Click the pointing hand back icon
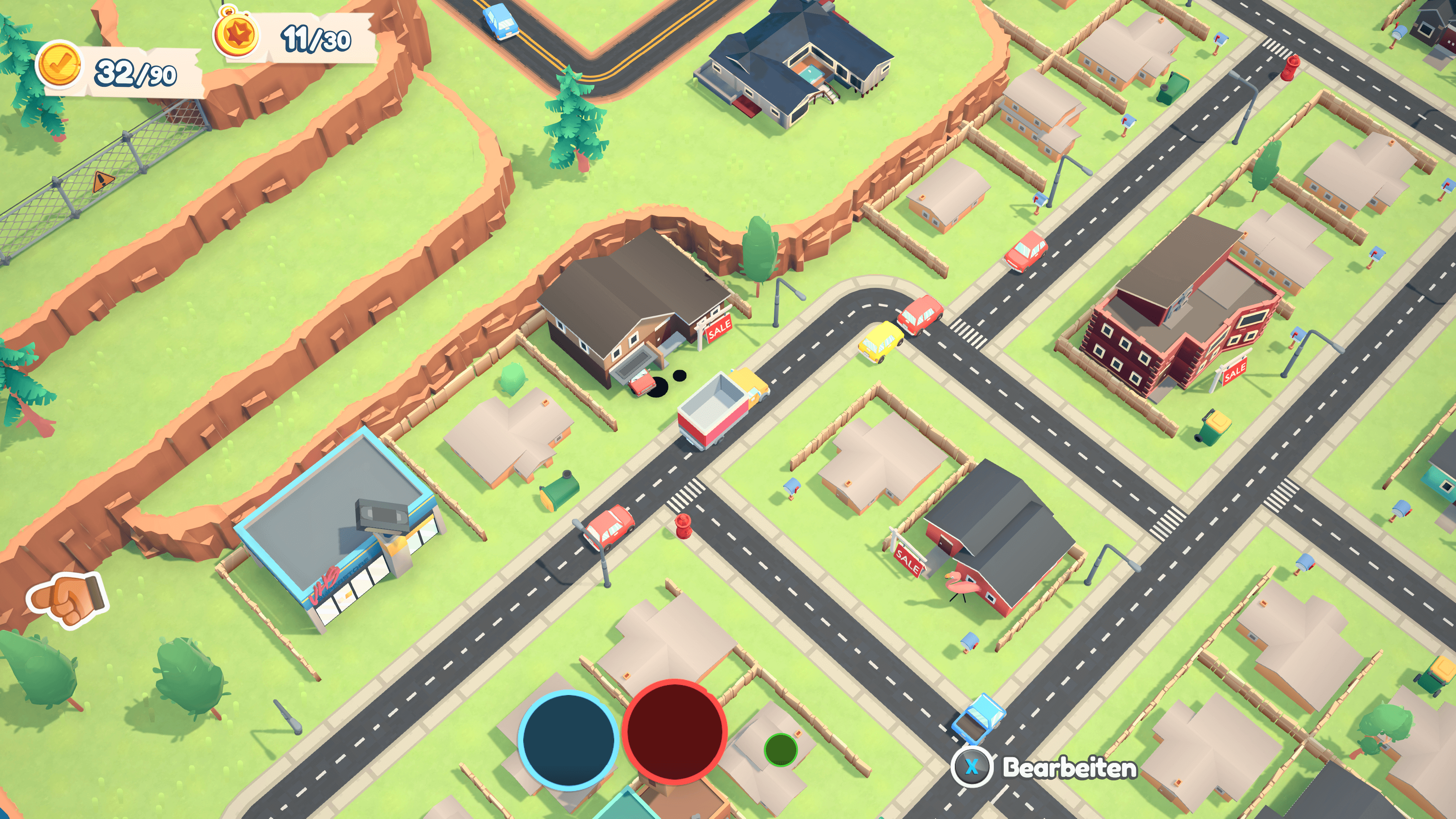This screenshot has height=819, width=1456. click(67, 600)
